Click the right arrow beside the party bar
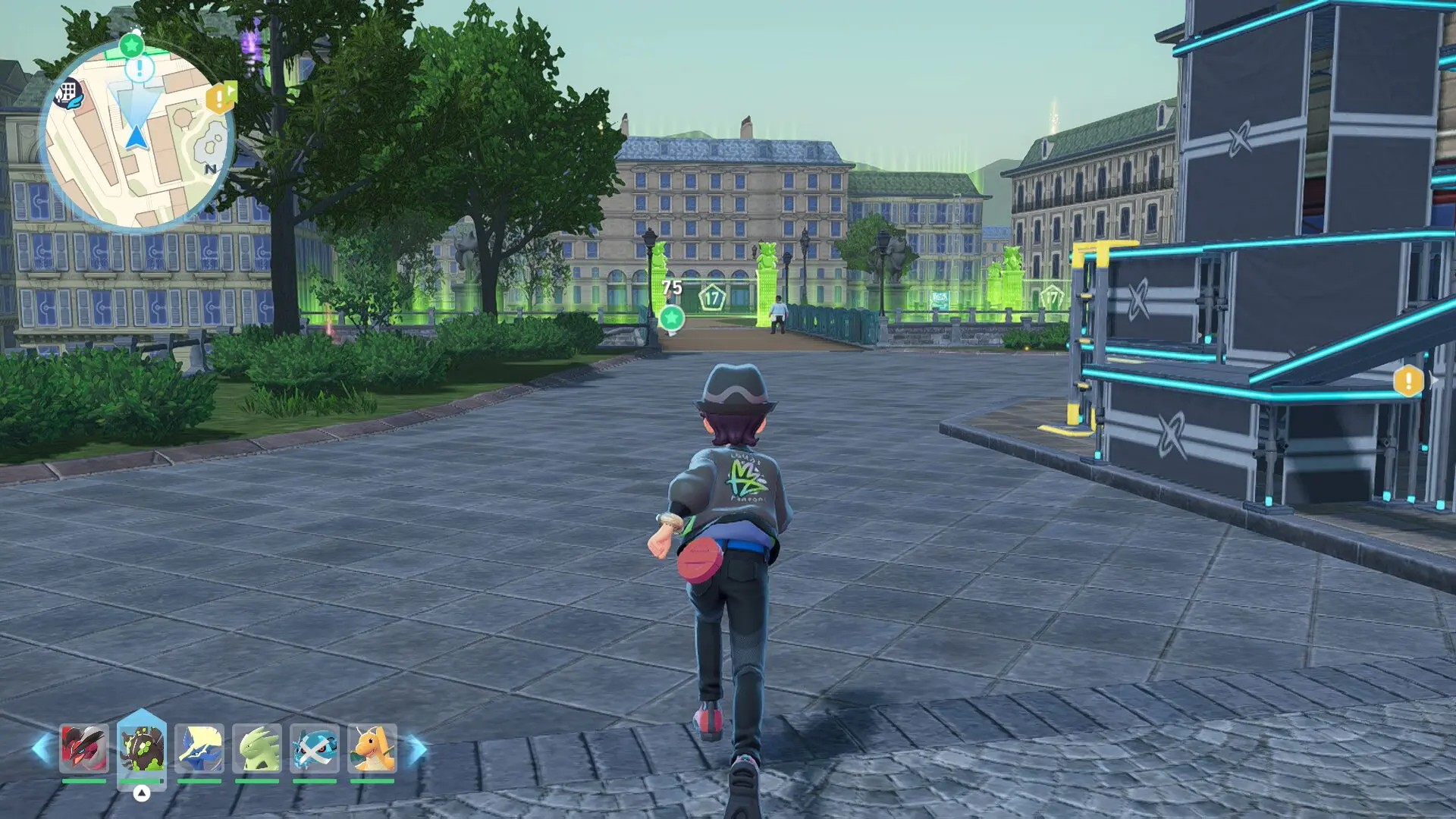 point(416,748)
